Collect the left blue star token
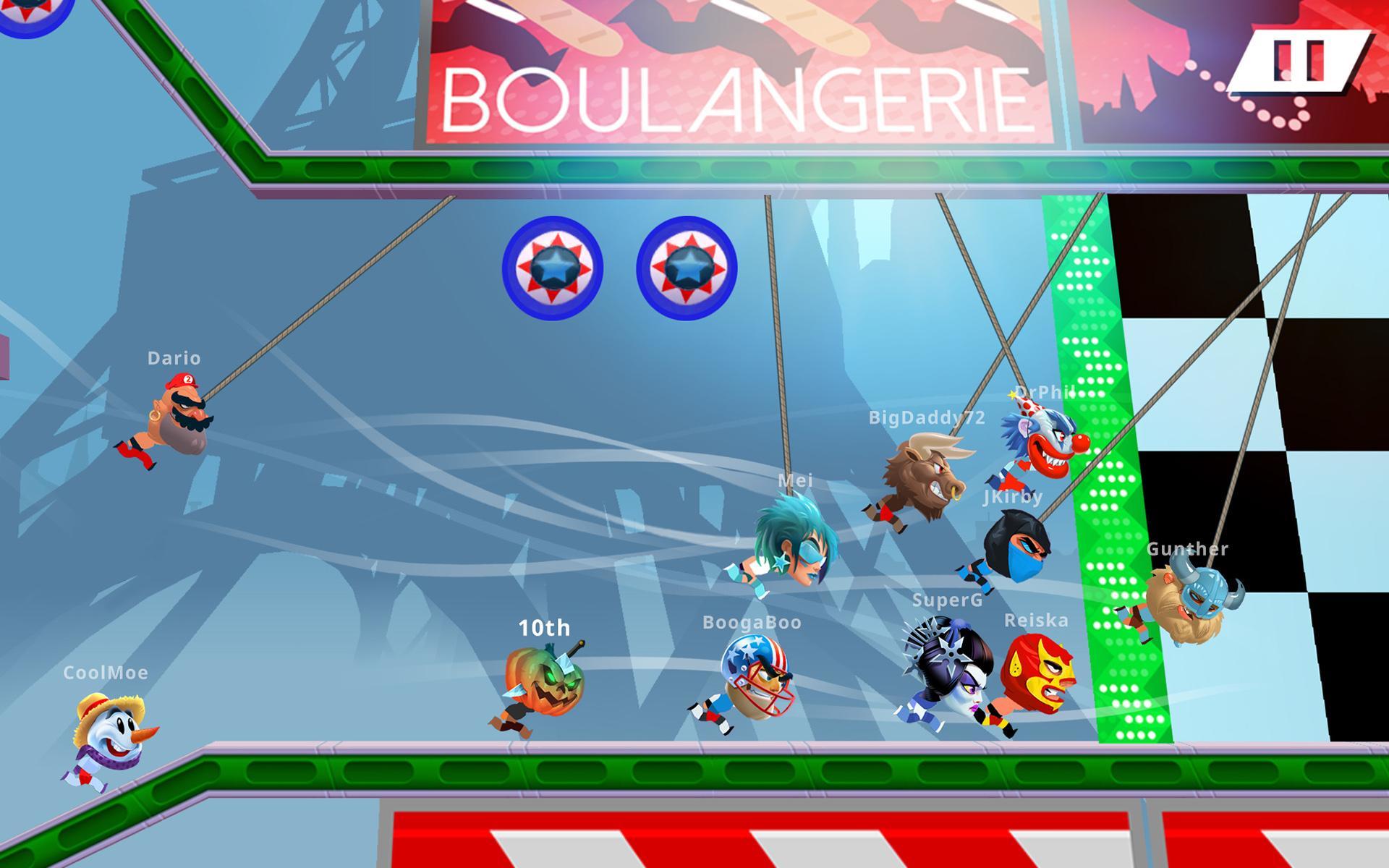The image size is (1389, 868). coord(556,268)
